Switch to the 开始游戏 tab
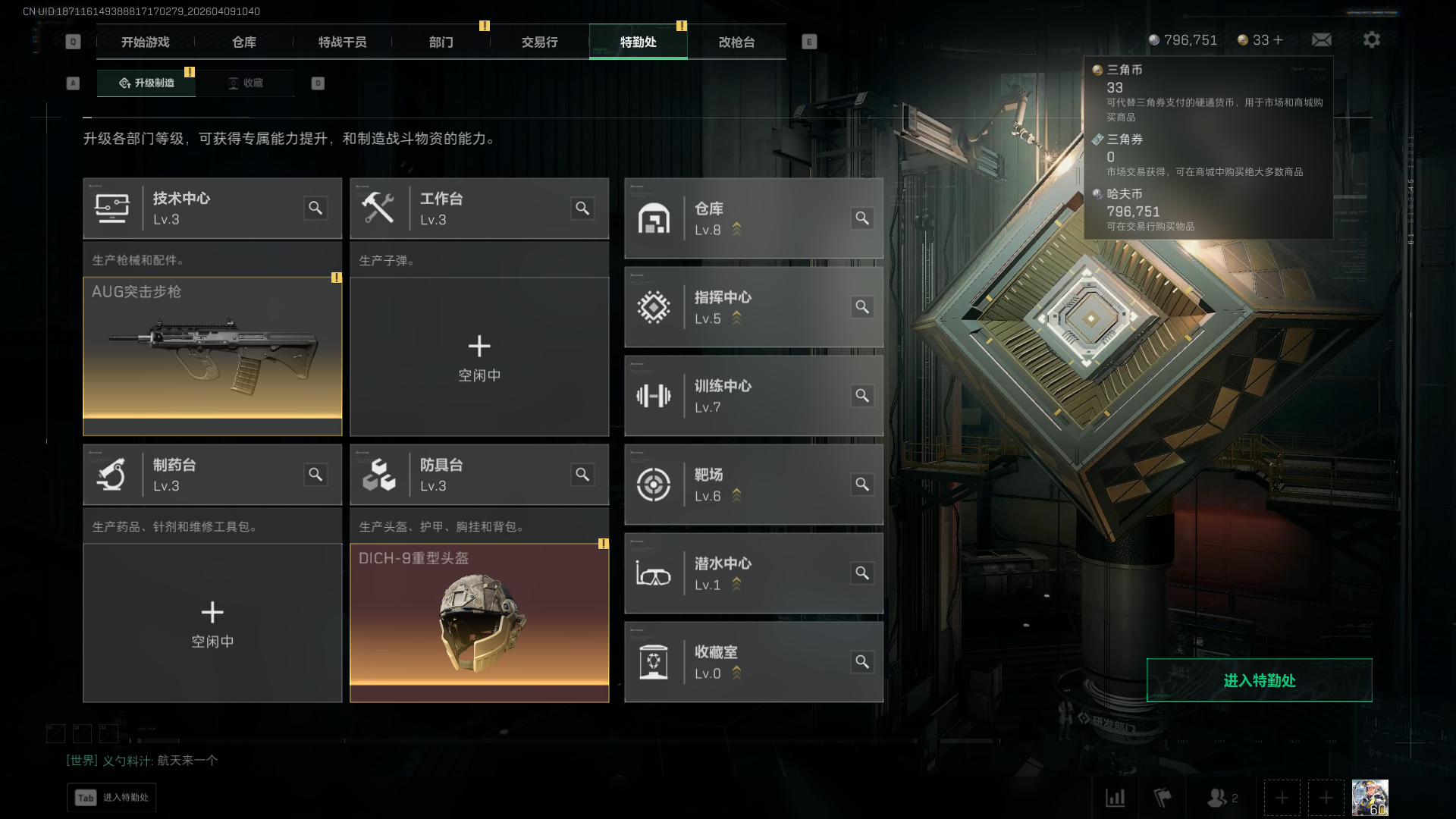 coord(145,42)
